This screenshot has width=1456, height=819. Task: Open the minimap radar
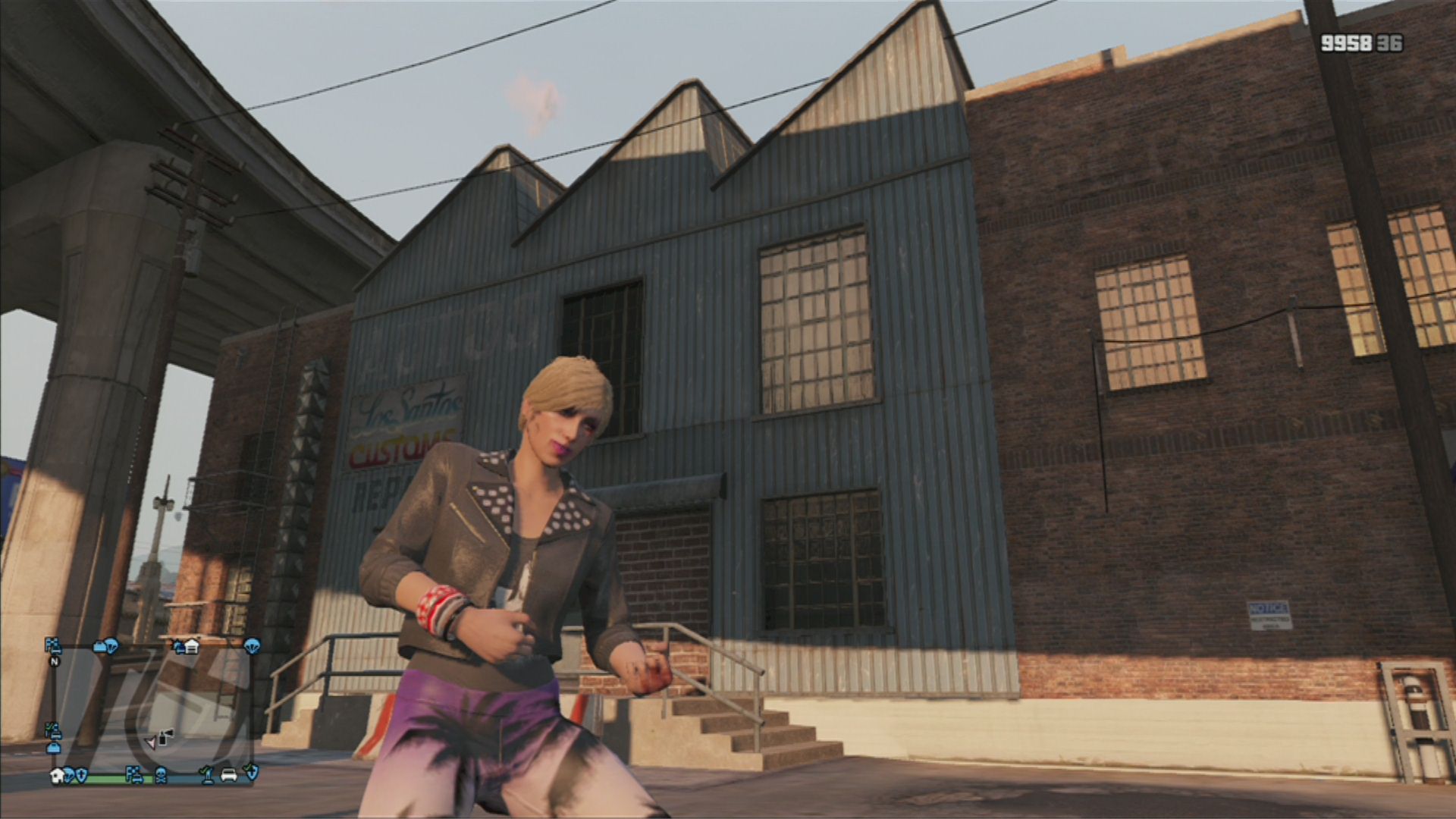[152, 709]
